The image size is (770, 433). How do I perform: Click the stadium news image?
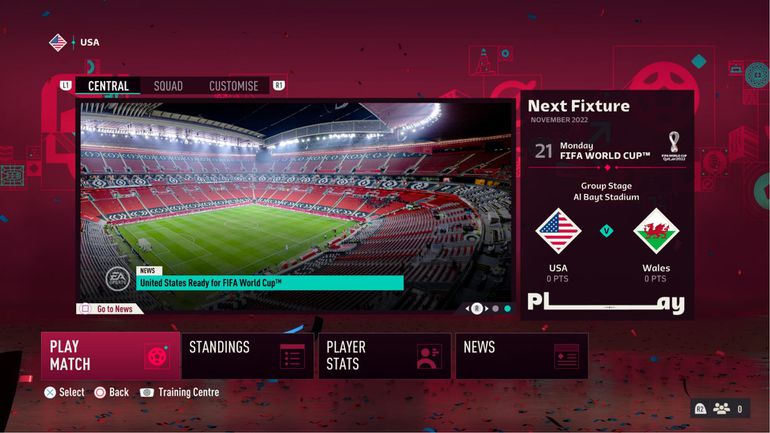pyautogui.click(x=295, y=190)
